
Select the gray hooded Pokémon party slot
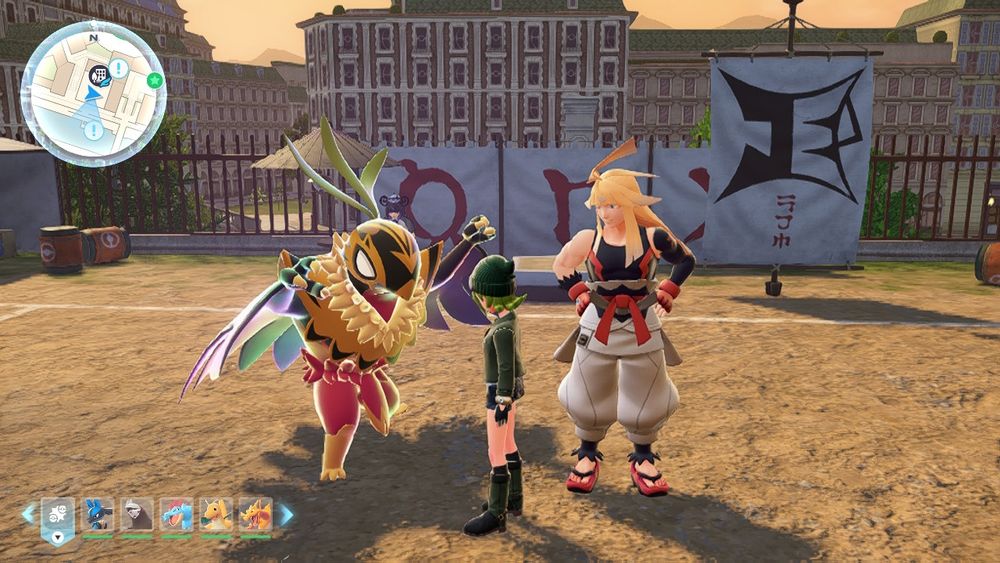click(x=137, y=514)
